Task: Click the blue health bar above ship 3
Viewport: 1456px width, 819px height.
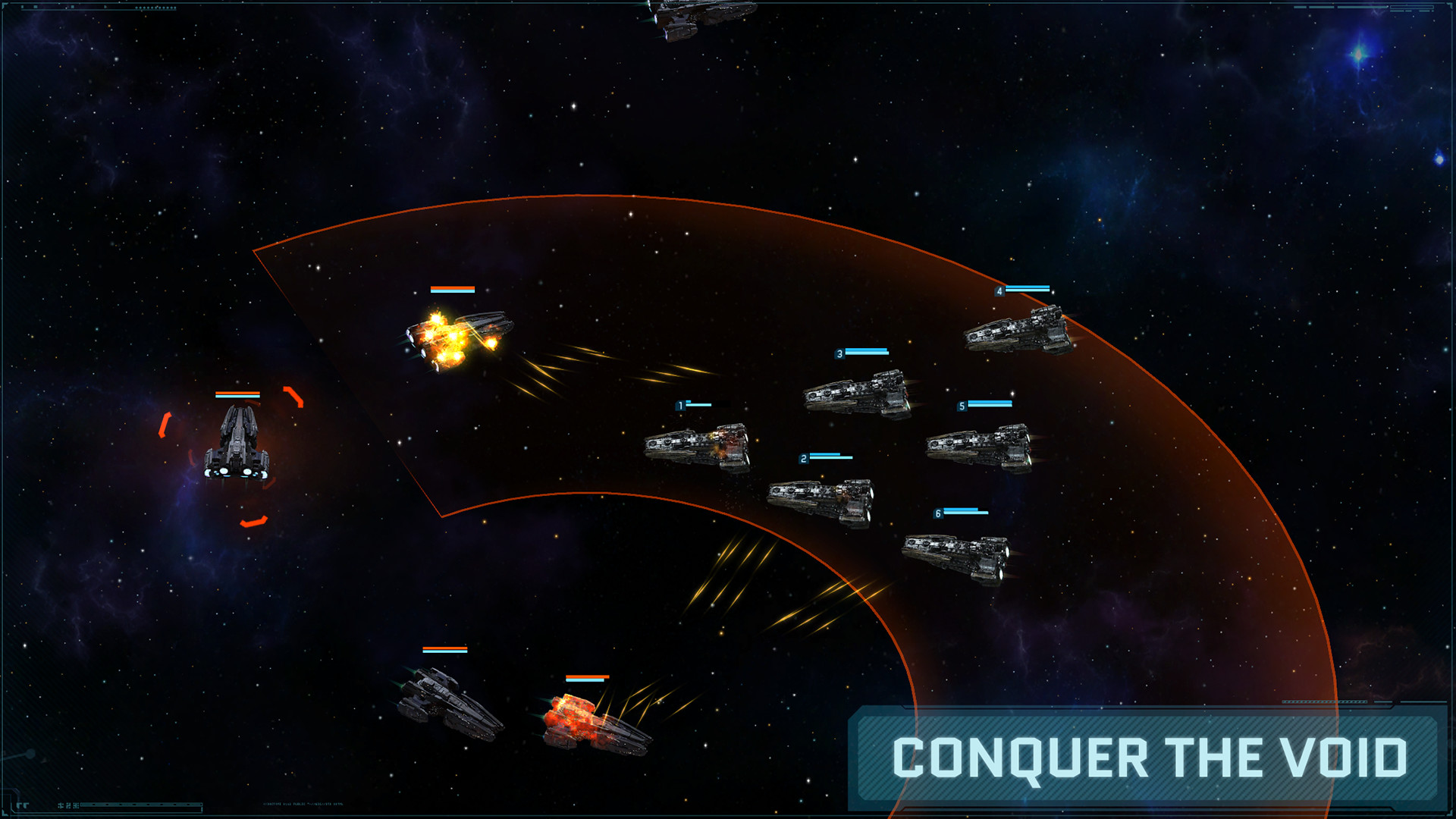Action: point(868,351)
